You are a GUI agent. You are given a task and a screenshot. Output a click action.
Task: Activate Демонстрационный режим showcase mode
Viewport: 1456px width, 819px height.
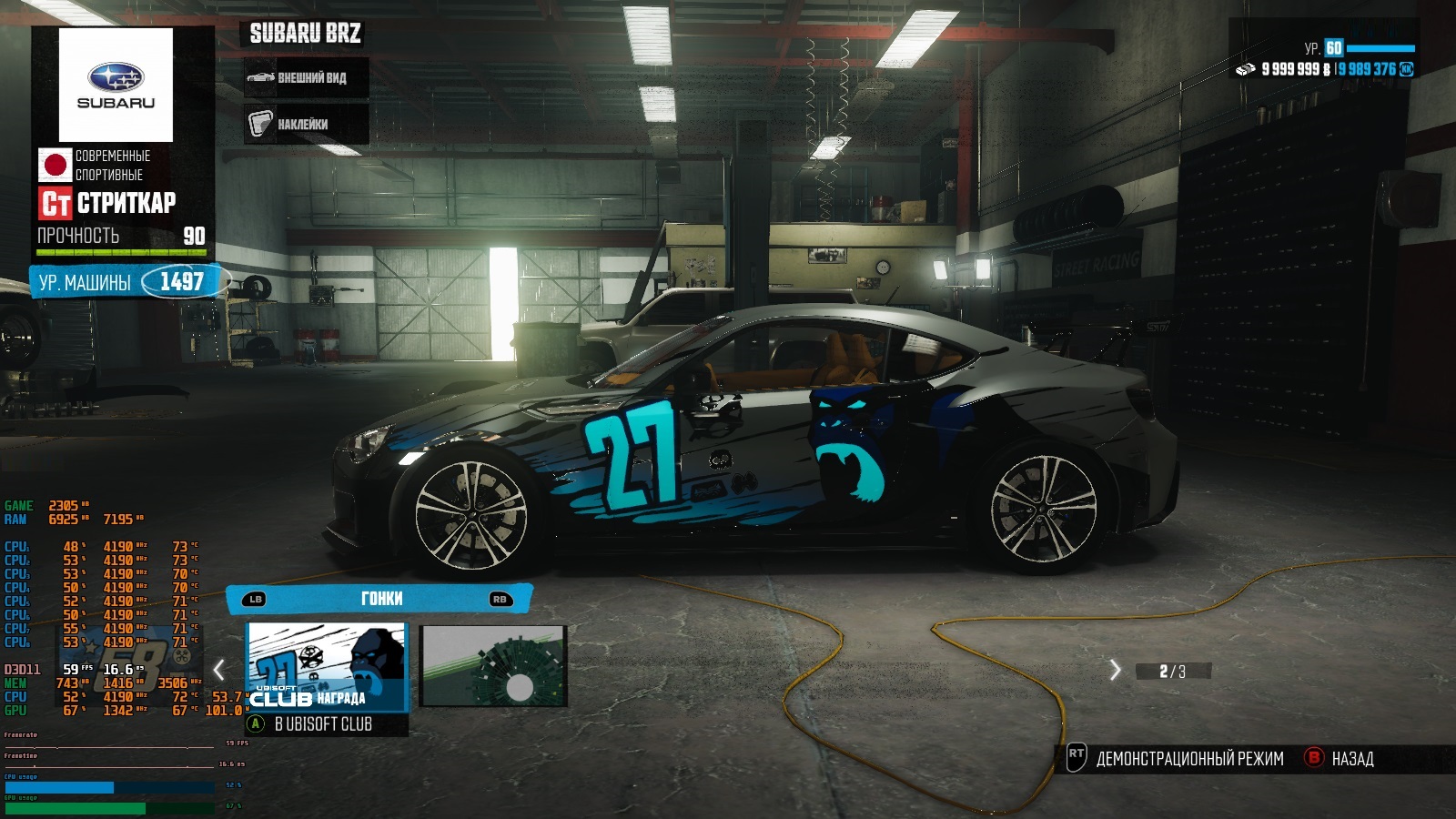coord(1178,758)
